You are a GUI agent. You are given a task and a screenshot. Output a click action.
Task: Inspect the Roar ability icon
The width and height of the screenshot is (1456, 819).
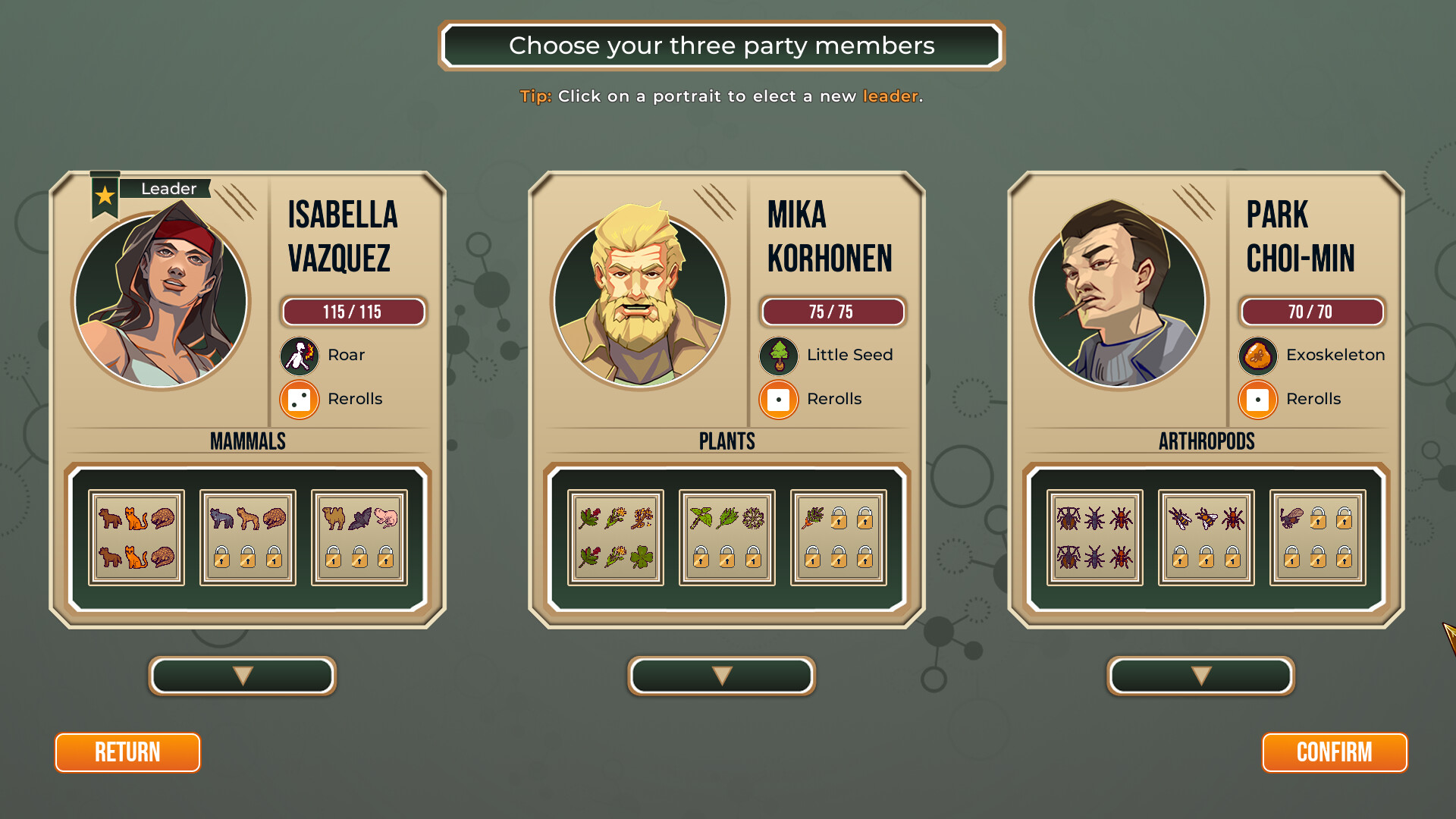pyautogui.click(x=300, y=356)
